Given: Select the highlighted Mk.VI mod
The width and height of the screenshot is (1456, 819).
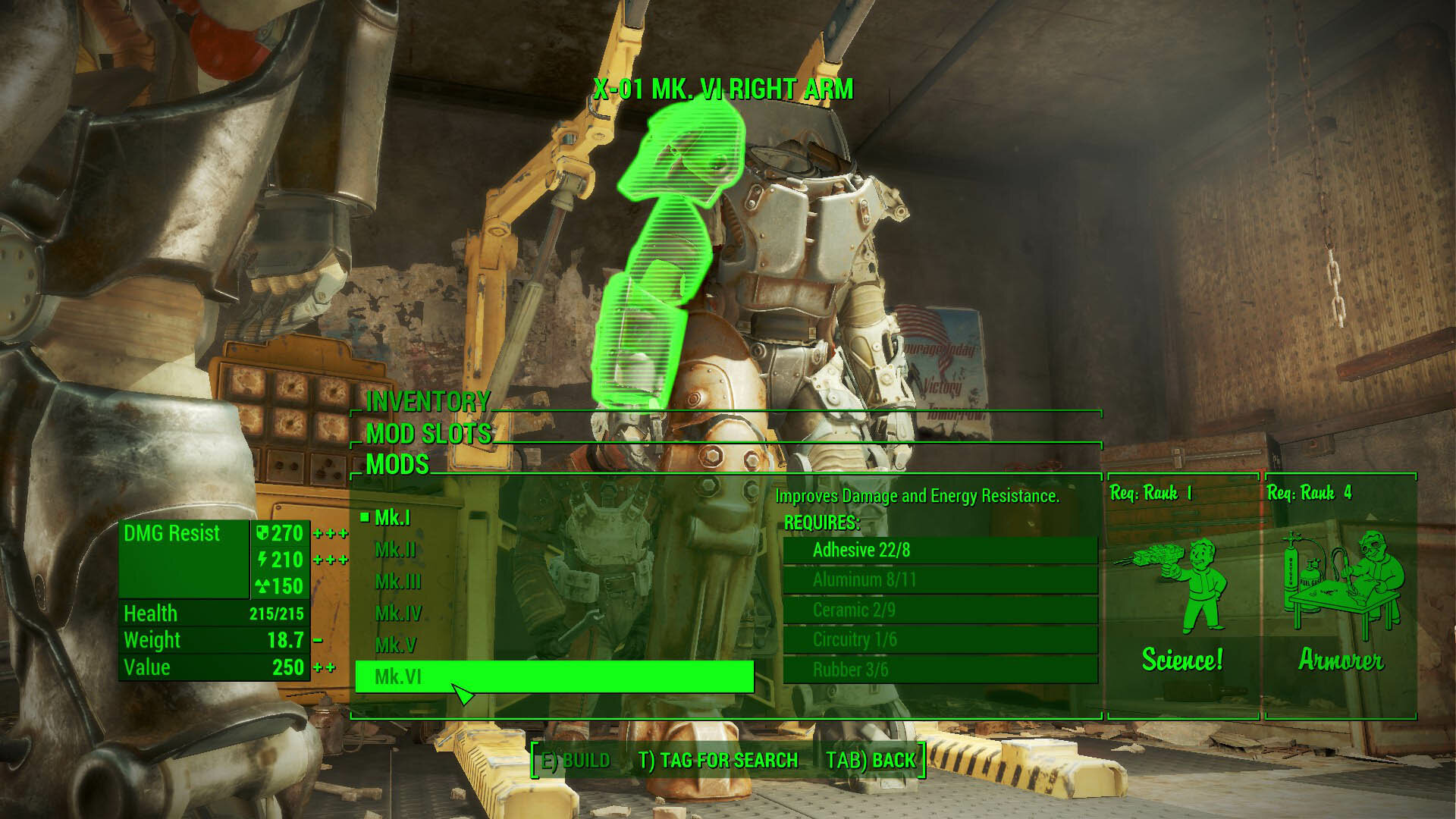Looking at the screenshot, I should click(554, 676).
